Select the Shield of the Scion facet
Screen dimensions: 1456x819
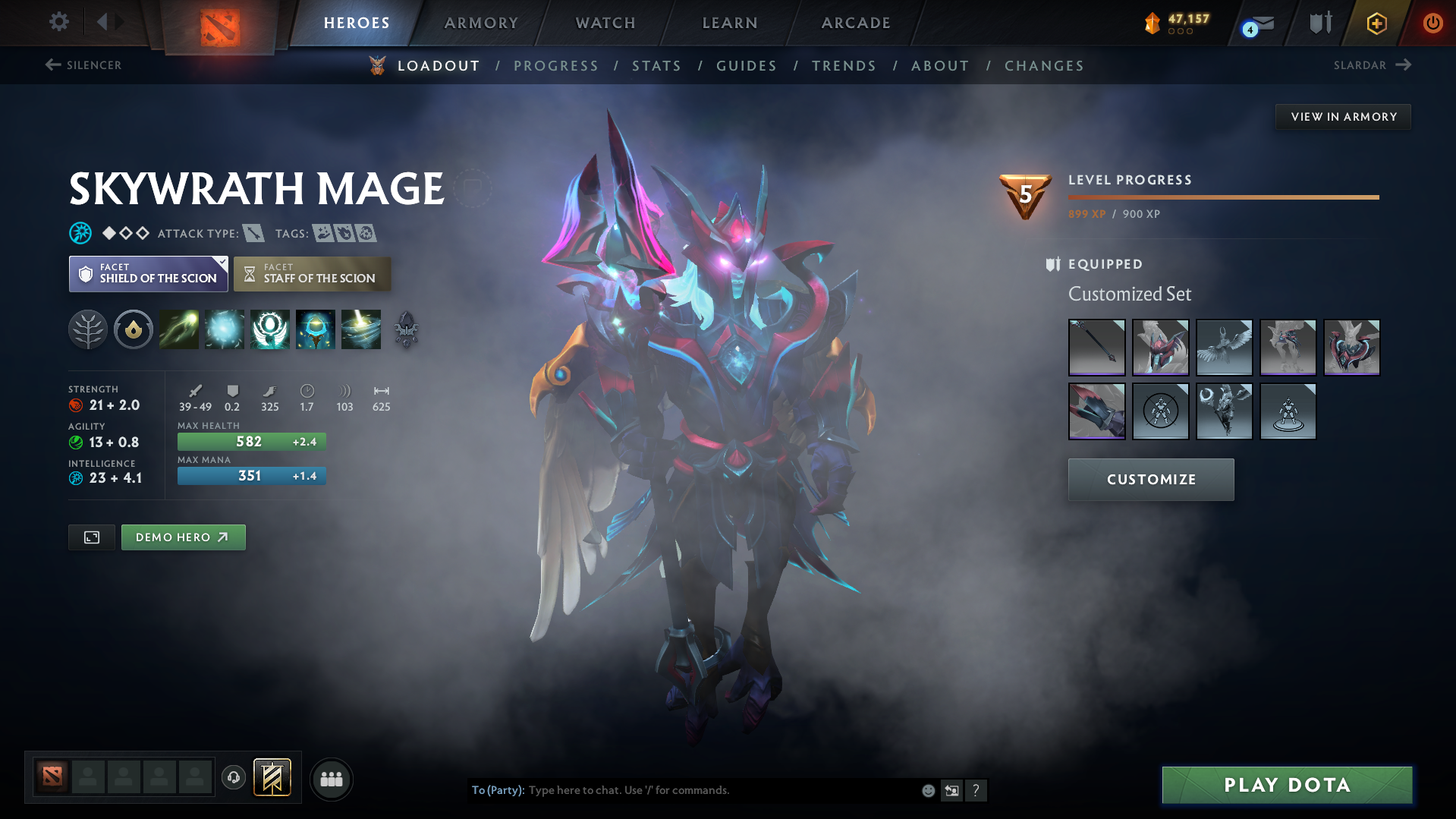pyautogui.click(x=148, y=273)
